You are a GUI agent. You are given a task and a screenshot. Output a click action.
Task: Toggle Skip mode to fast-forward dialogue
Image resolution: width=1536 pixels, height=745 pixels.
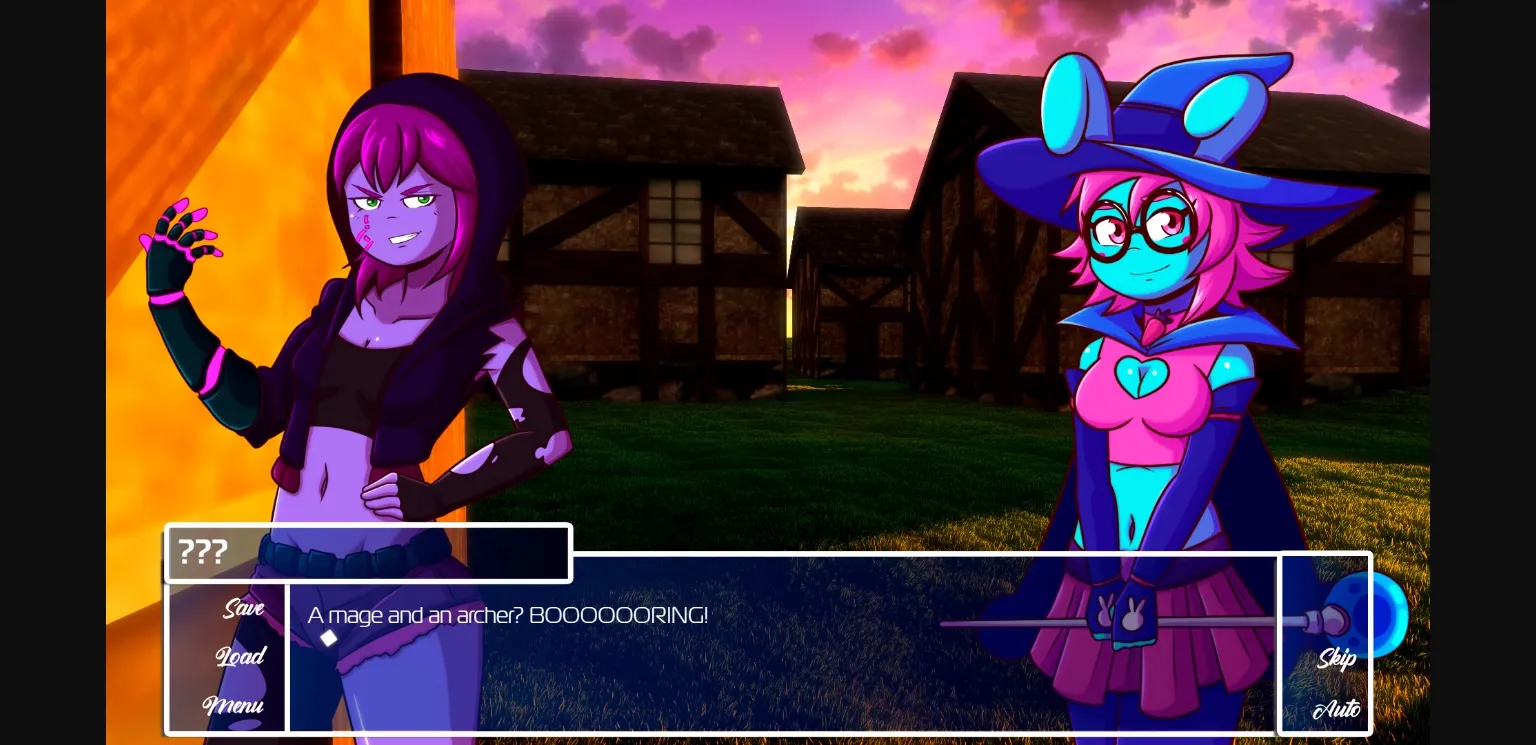pos(1336,658)
